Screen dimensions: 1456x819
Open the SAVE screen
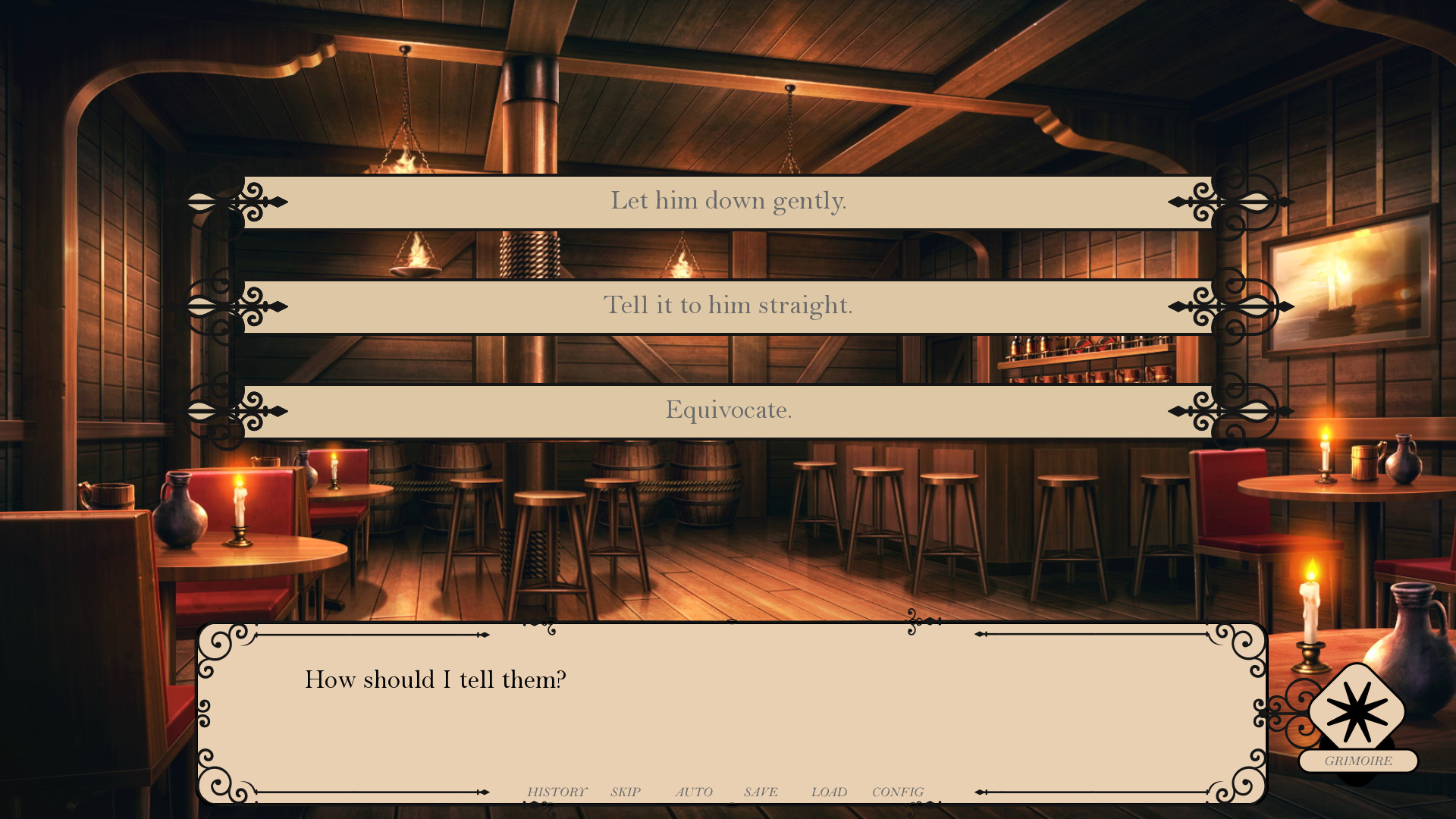(761, 791)
